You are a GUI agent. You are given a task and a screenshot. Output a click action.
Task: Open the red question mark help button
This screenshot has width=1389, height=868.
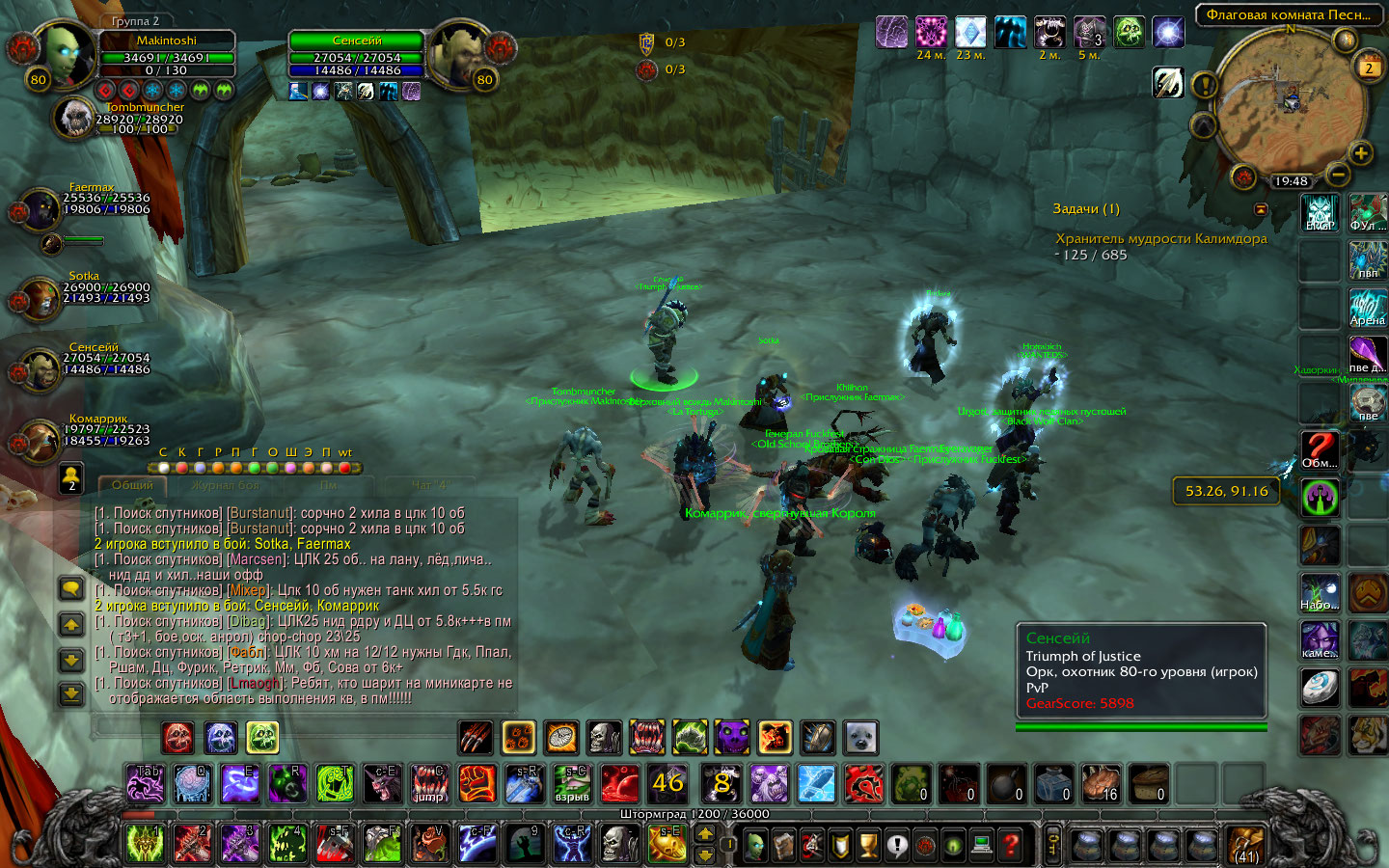point(1010,845)
